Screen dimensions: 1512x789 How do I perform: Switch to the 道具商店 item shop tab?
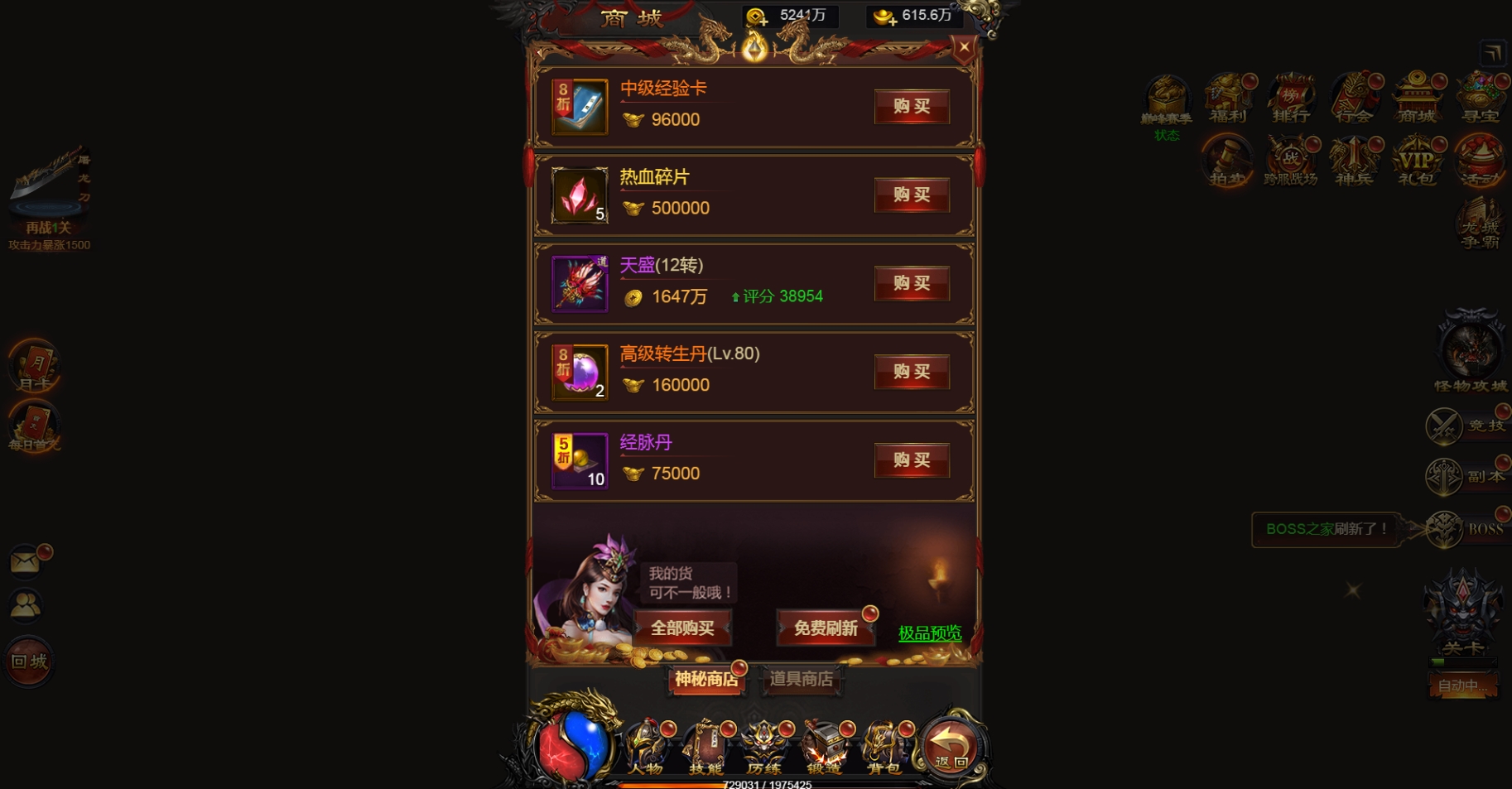[x=802, y=681]
